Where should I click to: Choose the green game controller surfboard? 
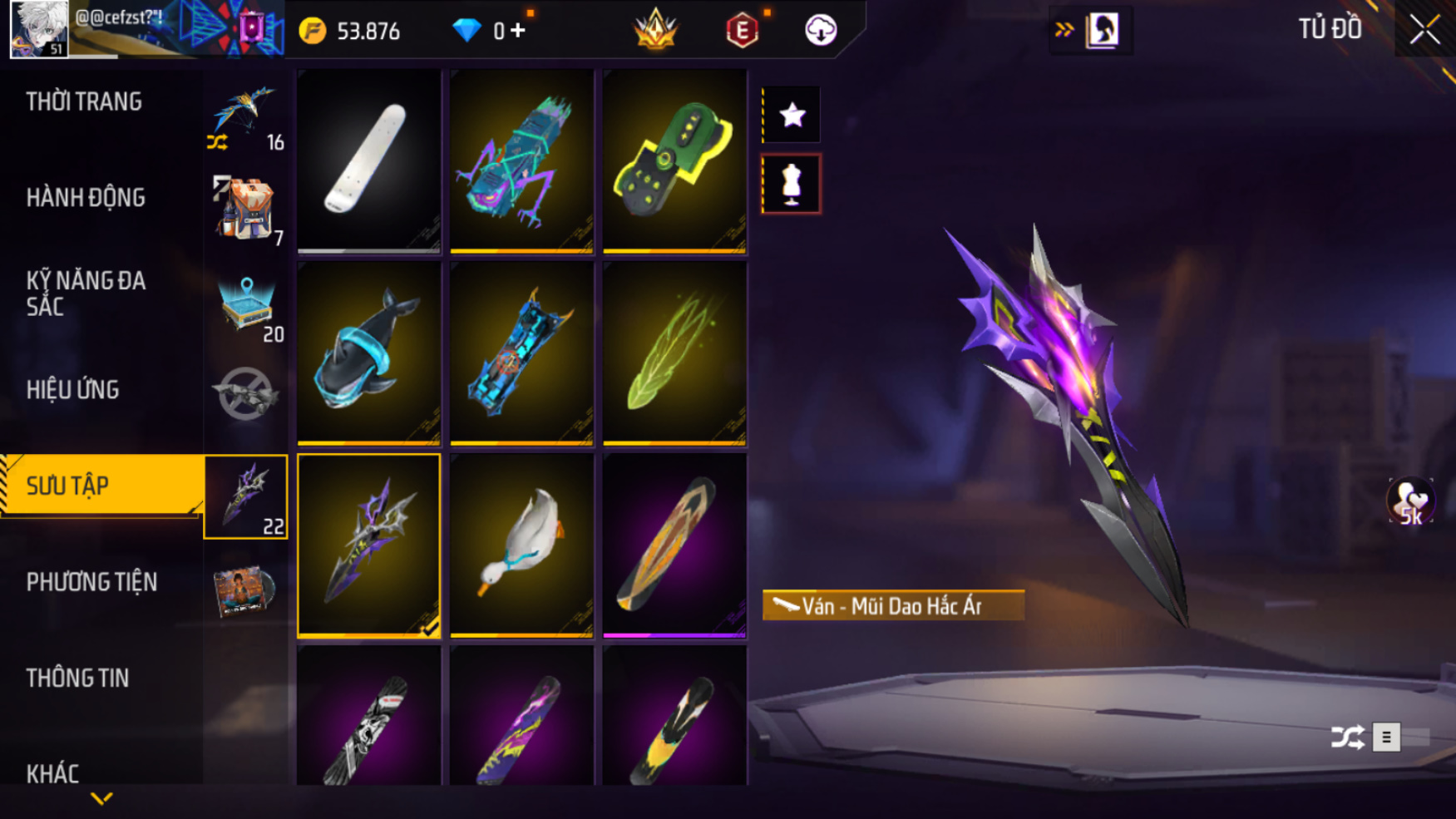(674, 160)
